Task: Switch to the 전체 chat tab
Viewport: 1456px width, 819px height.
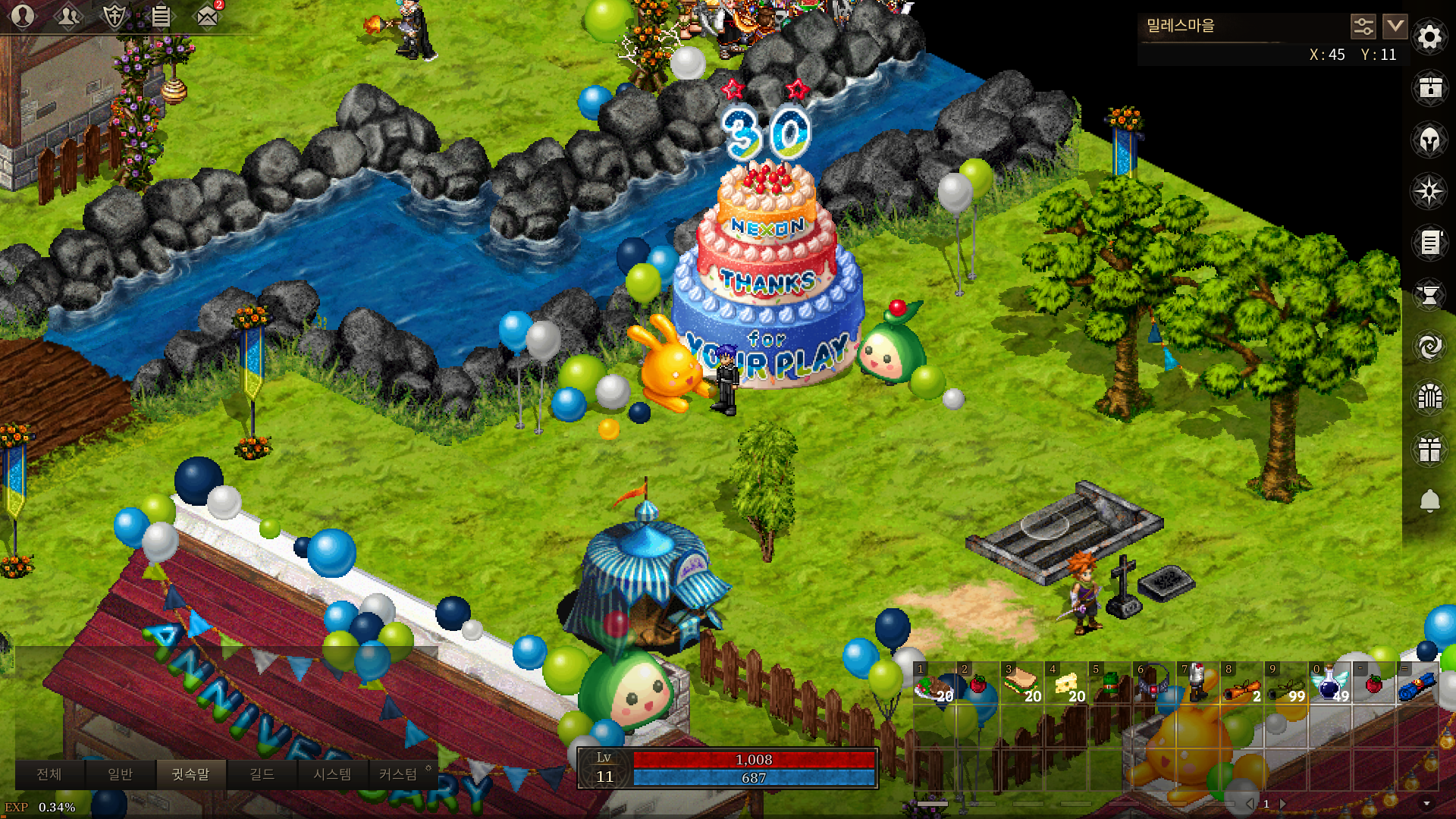Action: pyautogui.click(x=49, y=774)
